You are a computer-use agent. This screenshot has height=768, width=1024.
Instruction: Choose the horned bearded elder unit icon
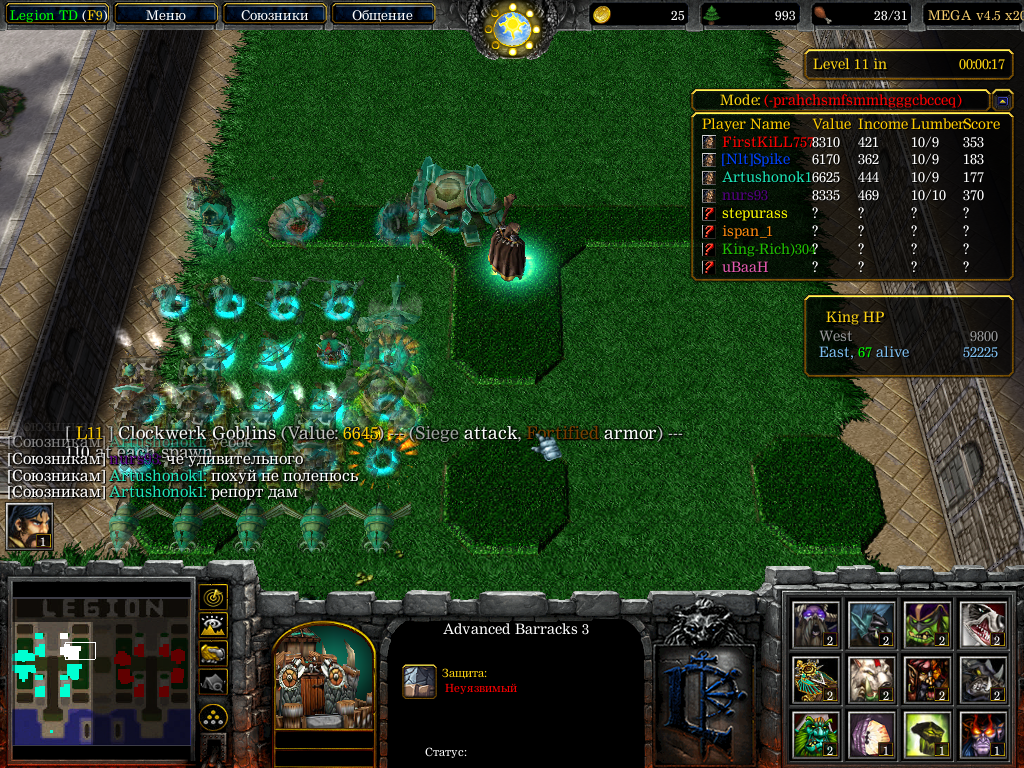(x=817, y=623)
